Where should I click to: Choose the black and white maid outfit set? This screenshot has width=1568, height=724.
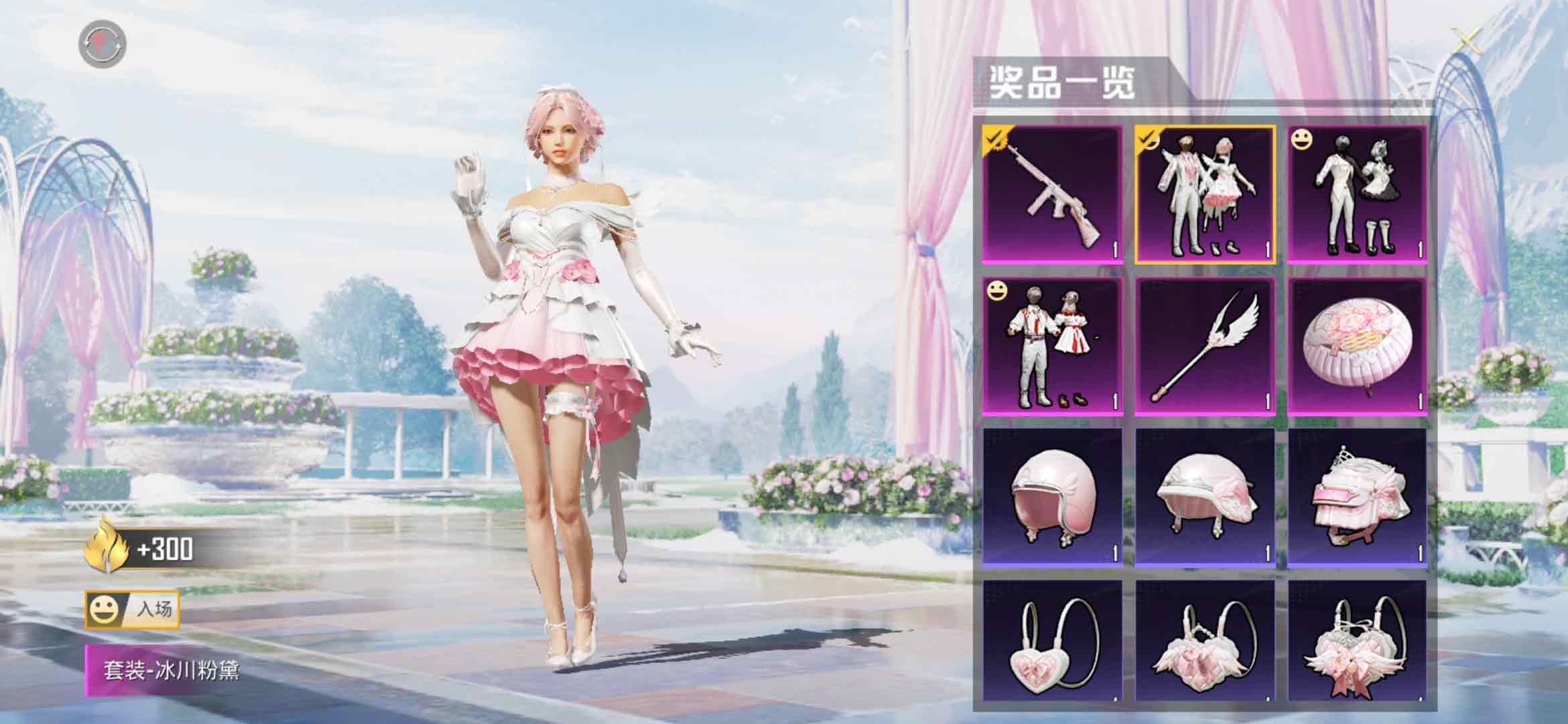pos(1357,194)
